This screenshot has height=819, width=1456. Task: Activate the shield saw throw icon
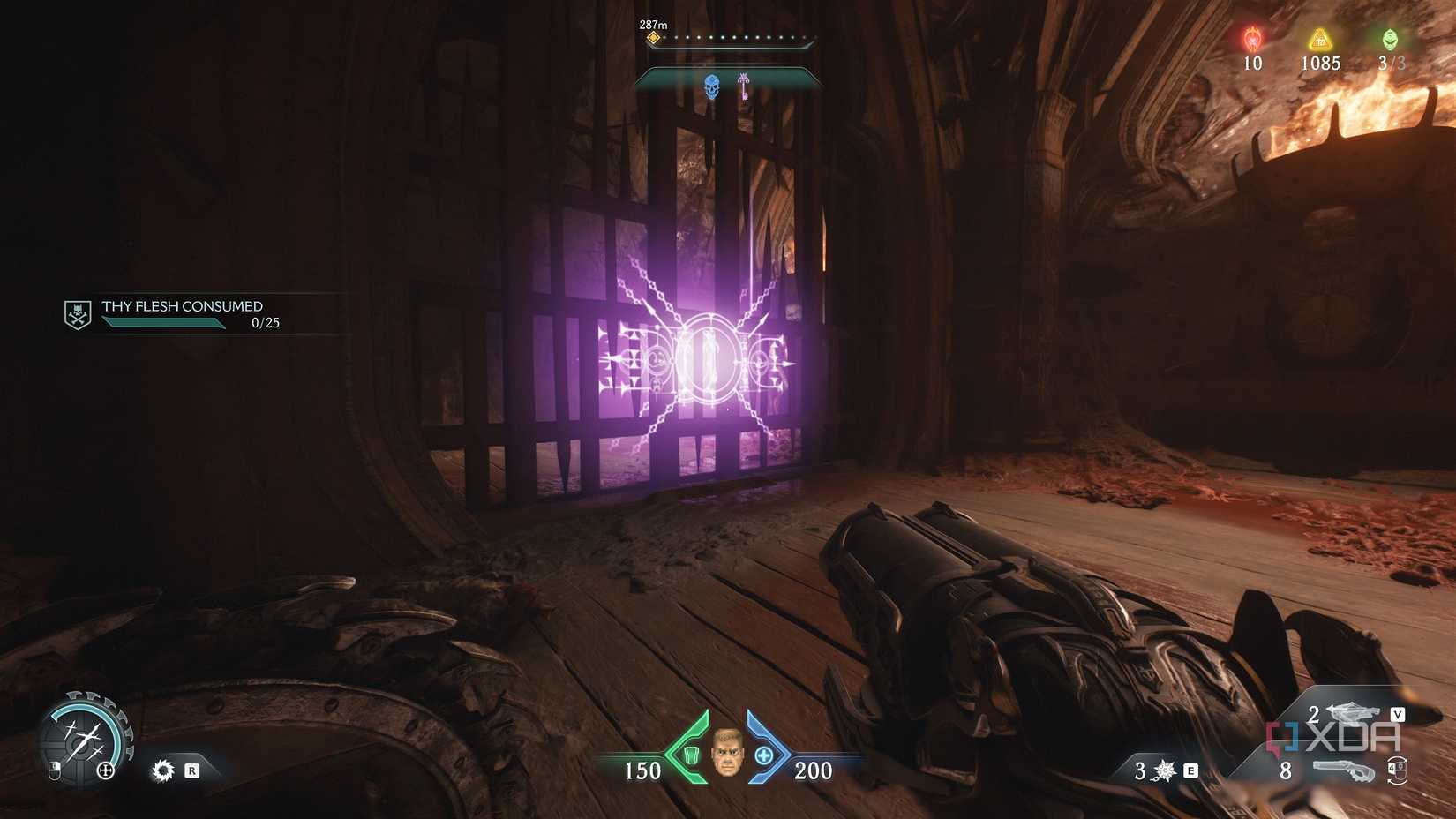[163, 770]
